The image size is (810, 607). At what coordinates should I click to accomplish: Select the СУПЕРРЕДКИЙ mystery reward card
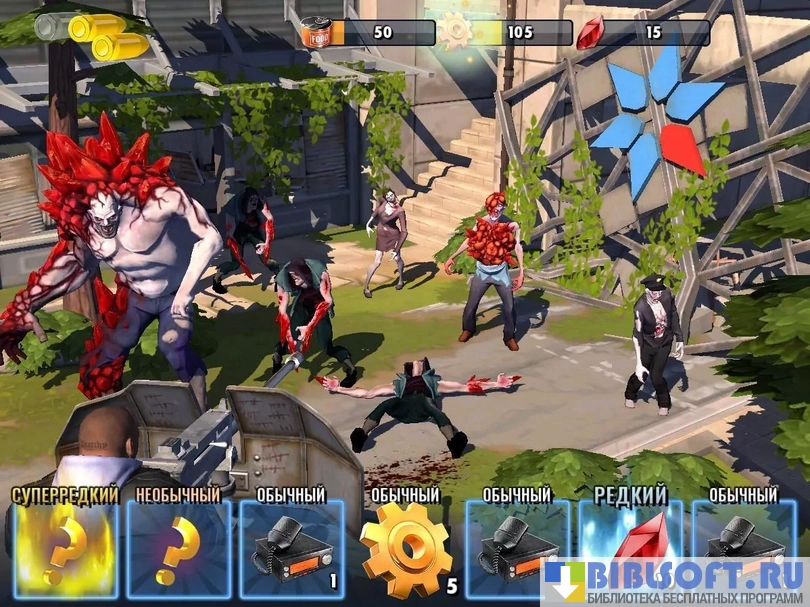pyautogui.click(x=66, y=550)
